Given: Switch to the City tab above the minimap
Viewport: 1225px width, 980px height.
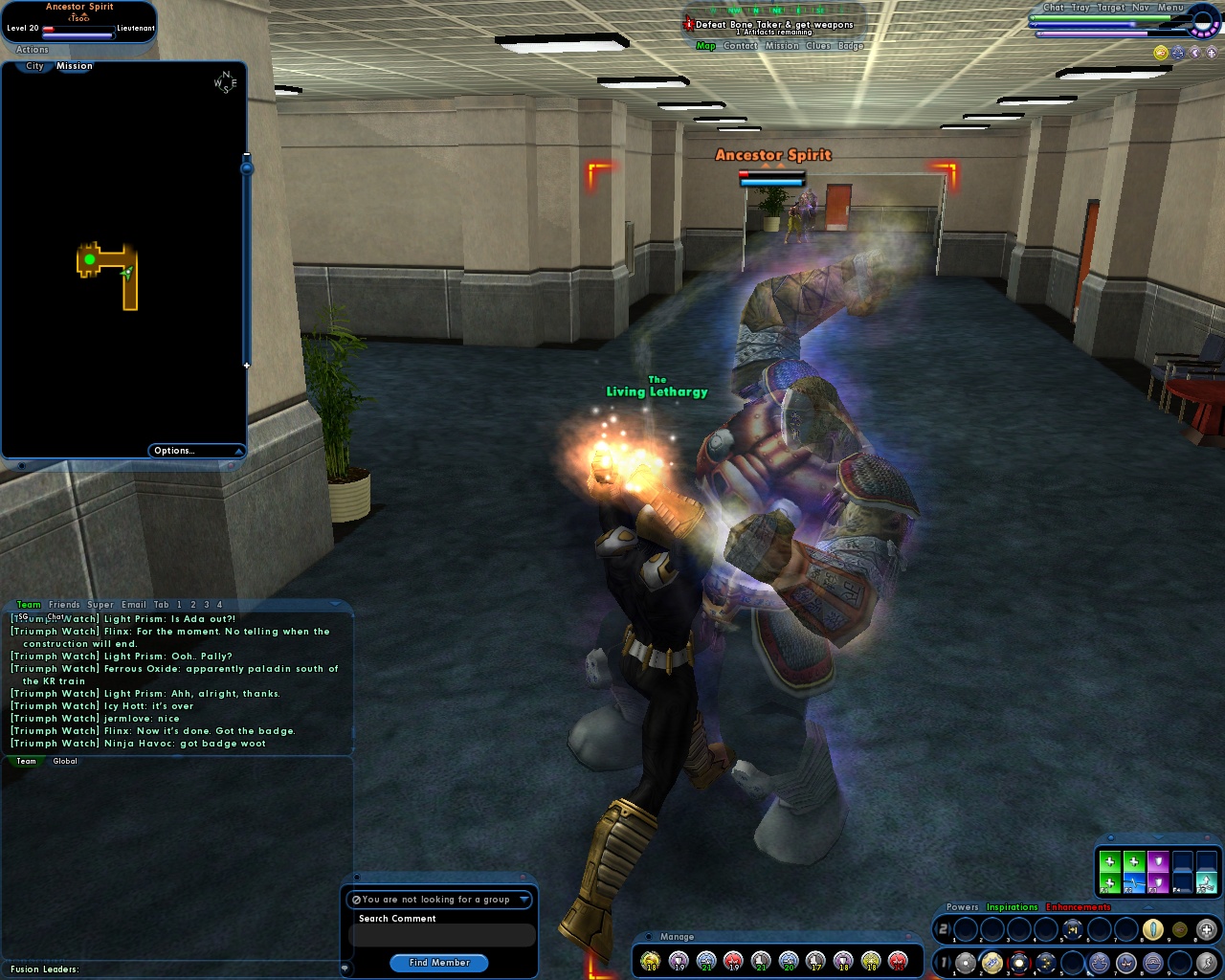Looking at the screenshot, I should [x=33, y=66].
